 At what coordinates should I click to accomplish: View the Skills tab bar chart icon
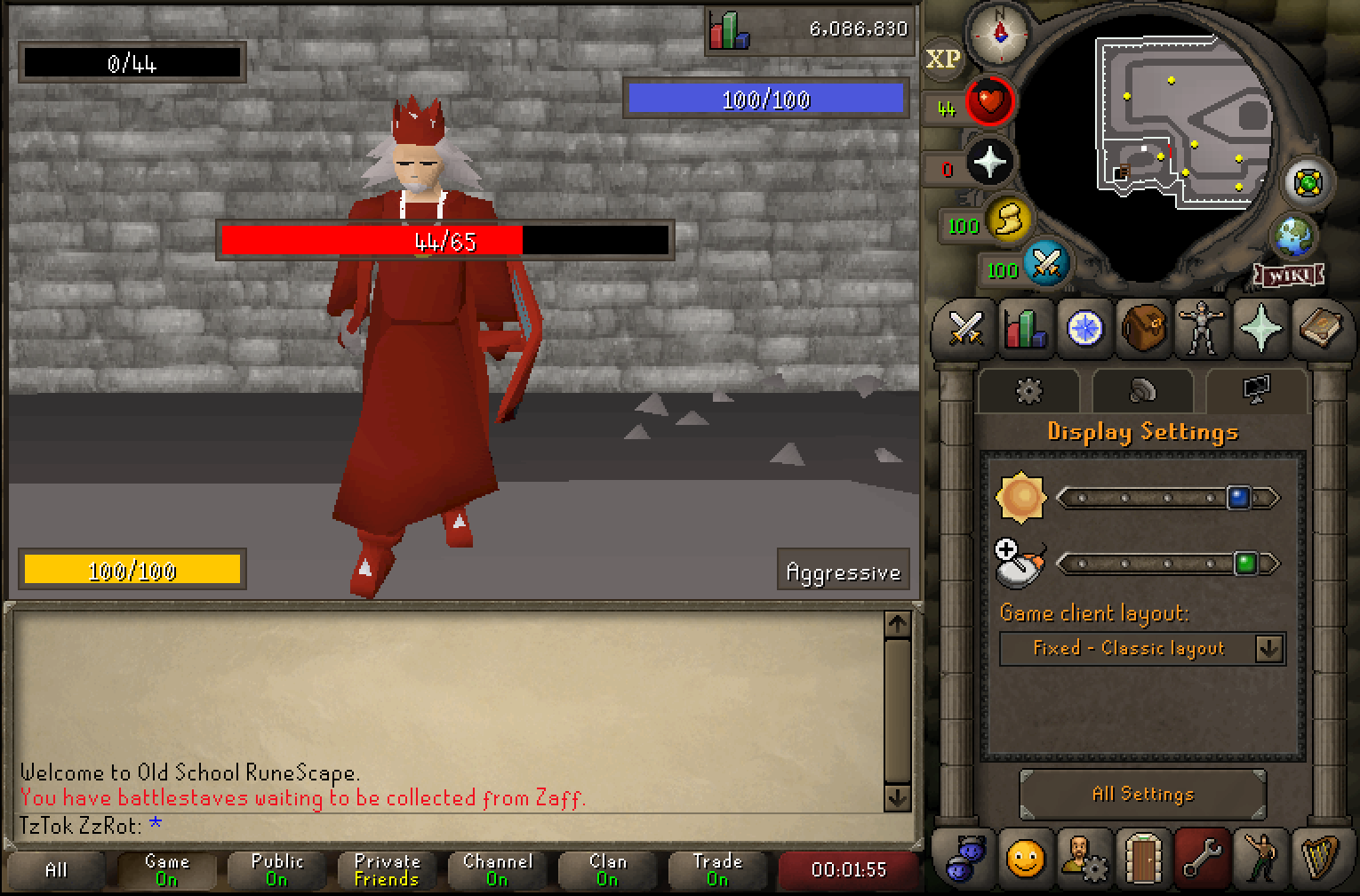click(1024, 329)
